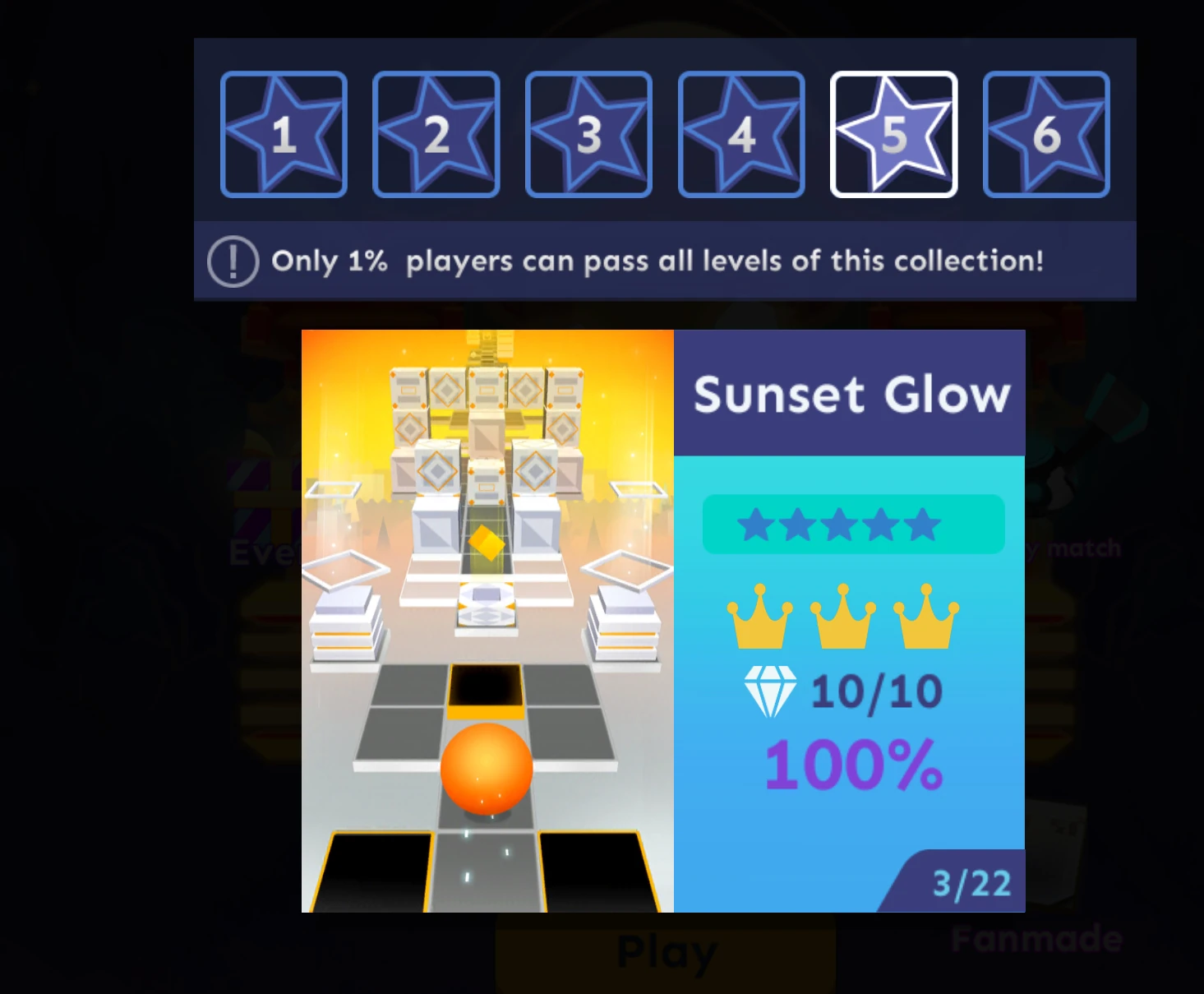Select level 4 star icon

[x=741, y=134]
